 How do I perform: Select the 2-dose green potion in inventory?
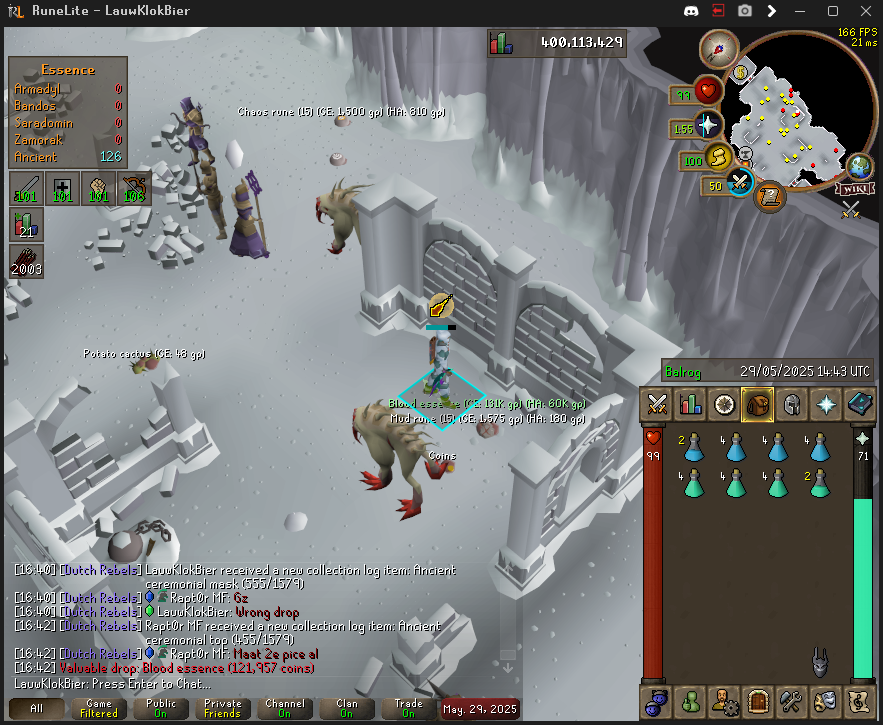820,482
